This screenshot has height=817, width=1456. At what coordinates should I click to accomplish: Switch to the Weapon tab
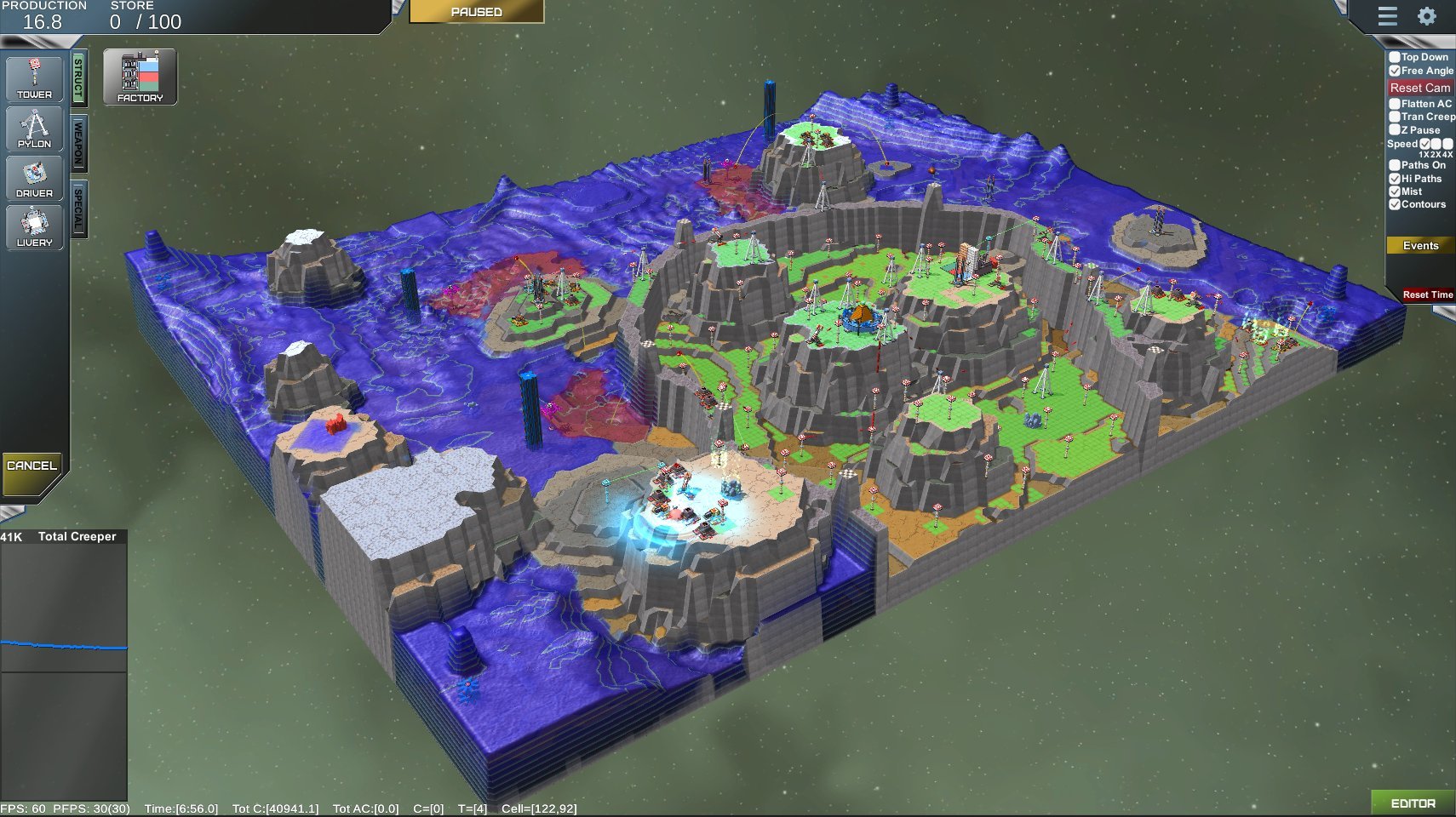pyautogui.click(x=78, y=143)
